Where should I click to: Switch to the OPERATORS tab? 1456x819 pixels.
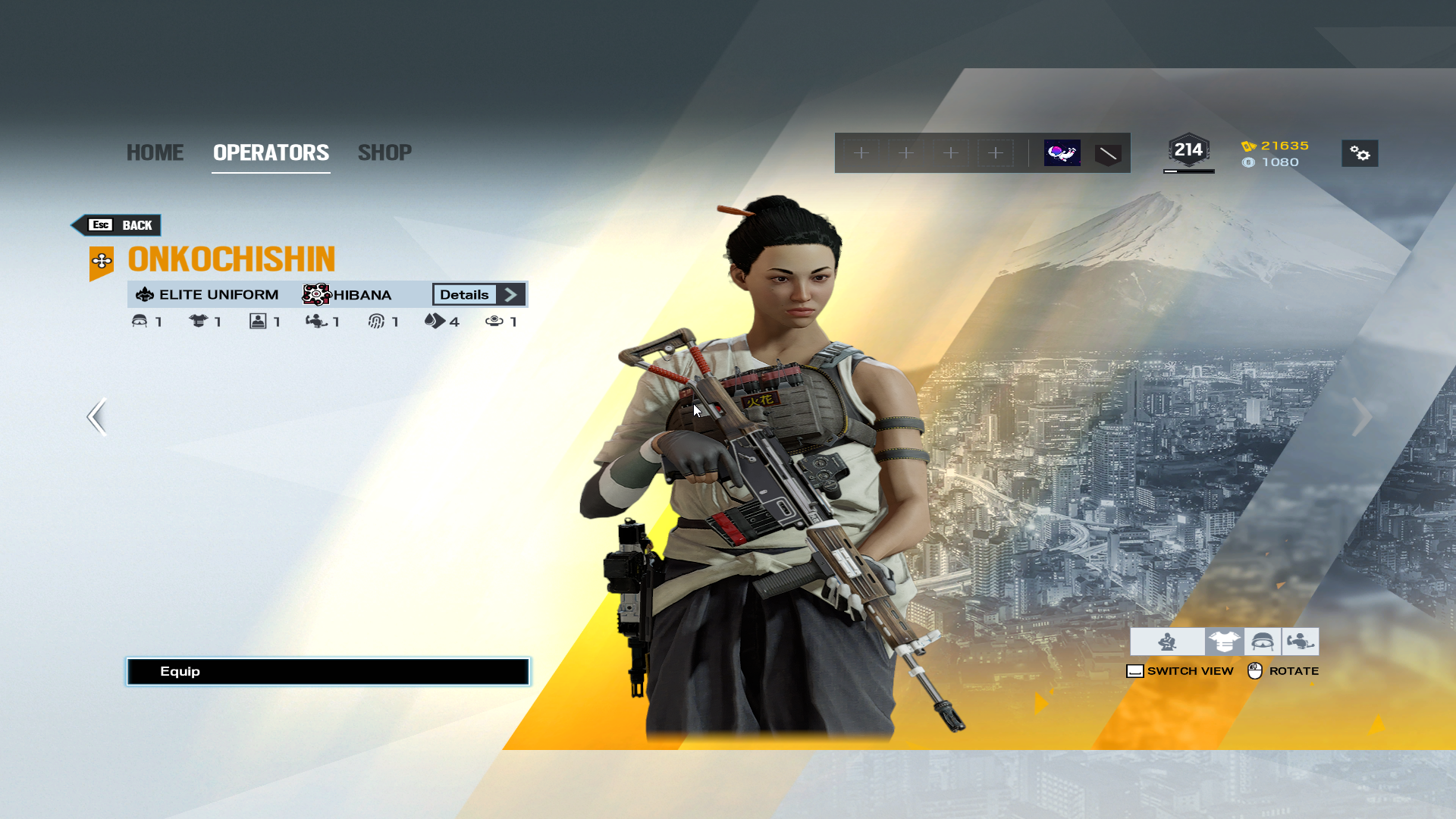(271, 152)
